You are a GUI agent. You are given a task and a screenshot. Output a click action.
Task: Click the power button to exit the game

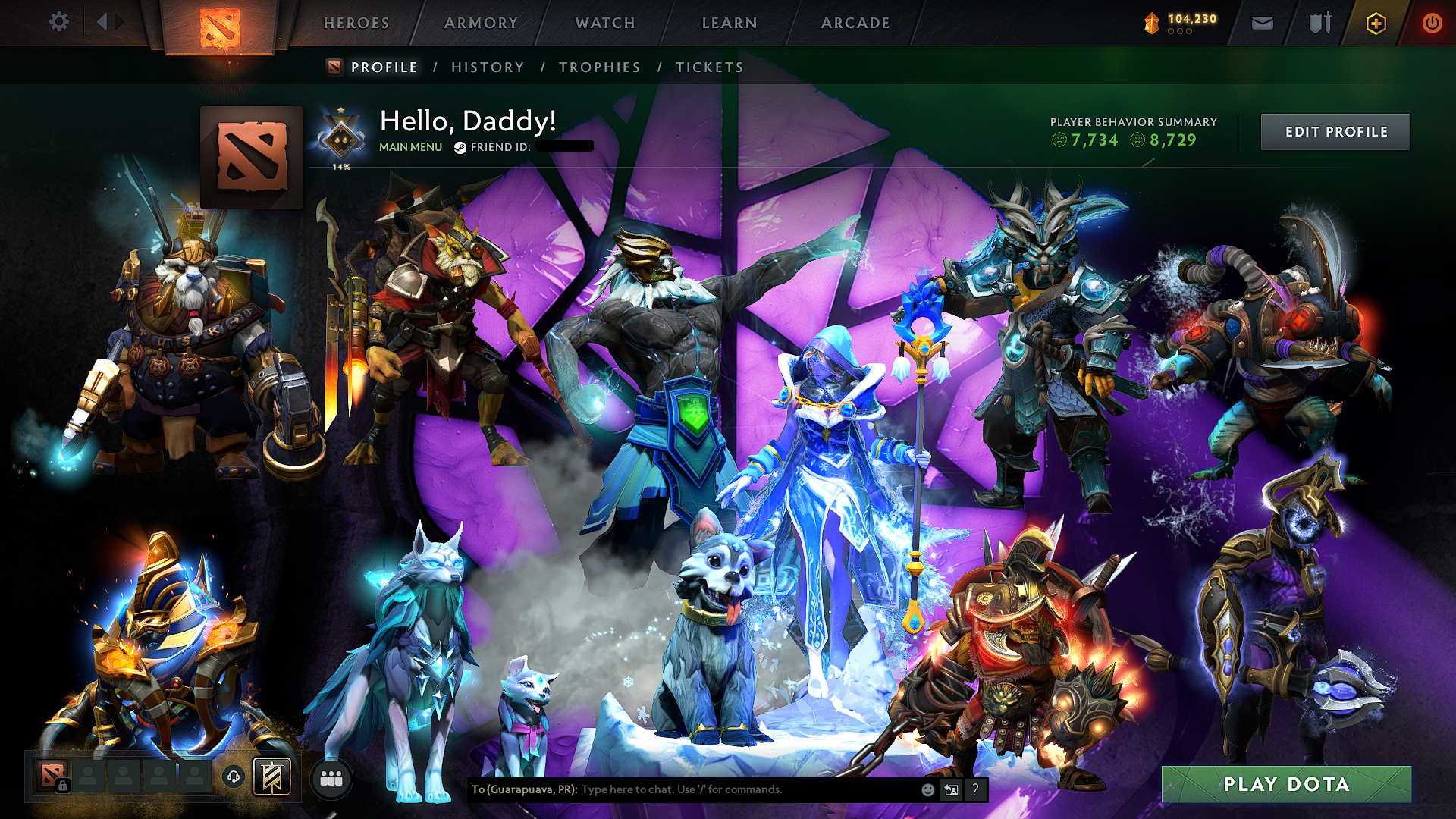pos(1432,22)
